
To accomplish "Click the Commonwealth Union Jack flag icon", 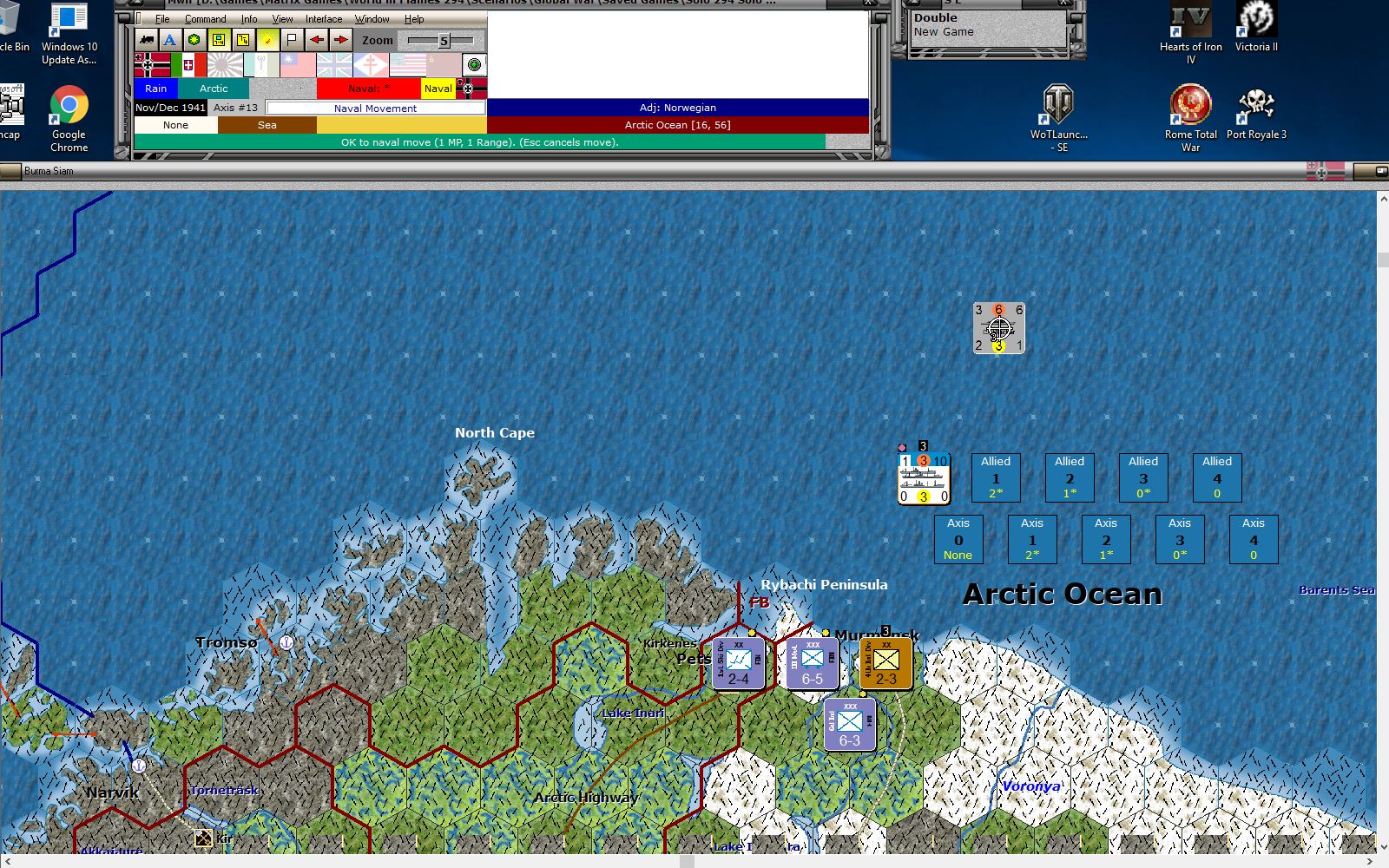I will [334, 65].
